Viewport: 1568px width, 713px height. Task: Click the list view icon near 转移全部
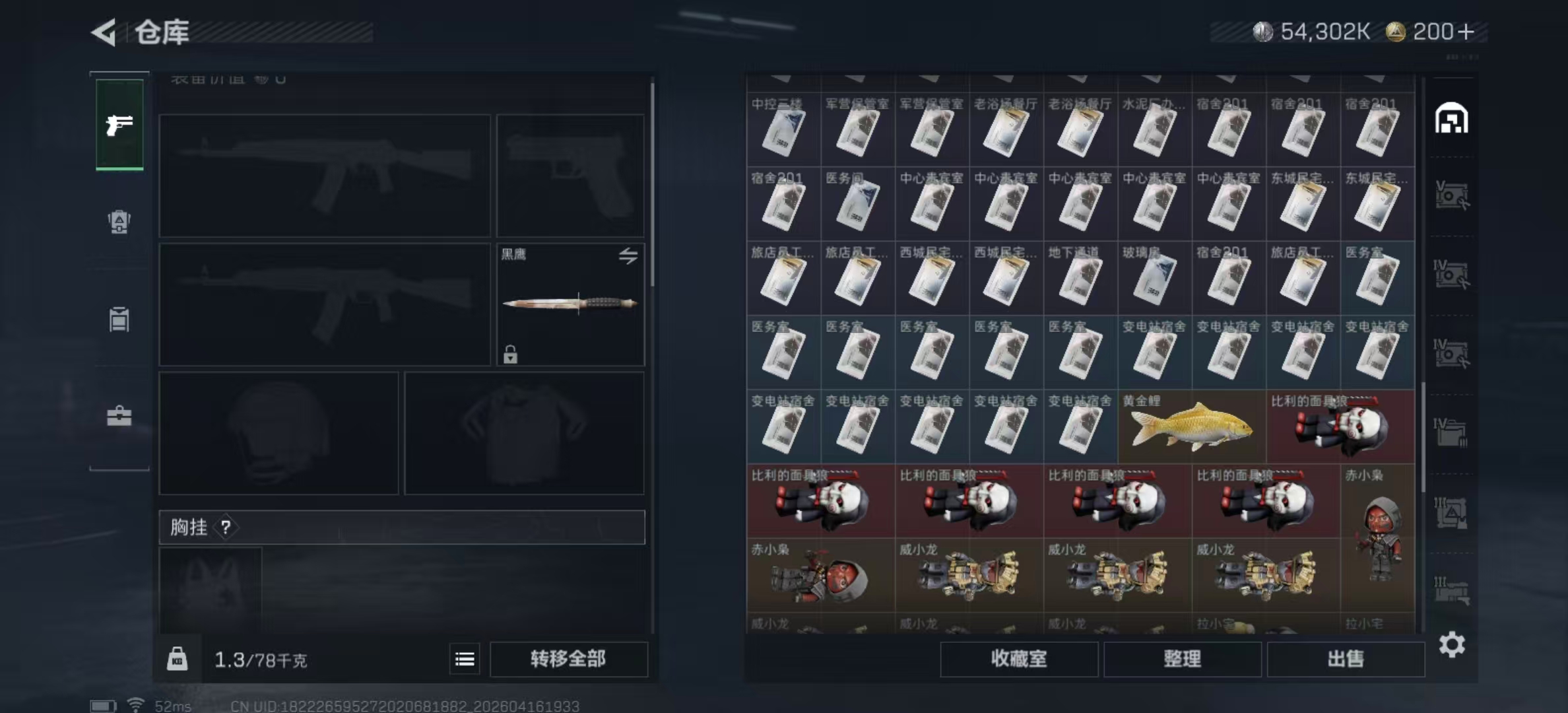pos(464,659)
